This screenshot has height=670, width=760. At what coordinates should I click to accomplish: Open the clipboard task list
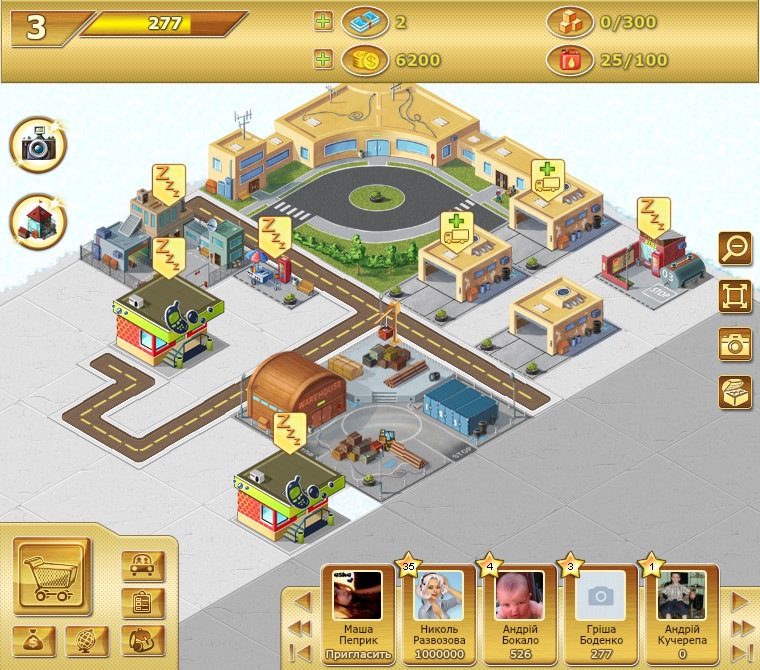point(142,603)
